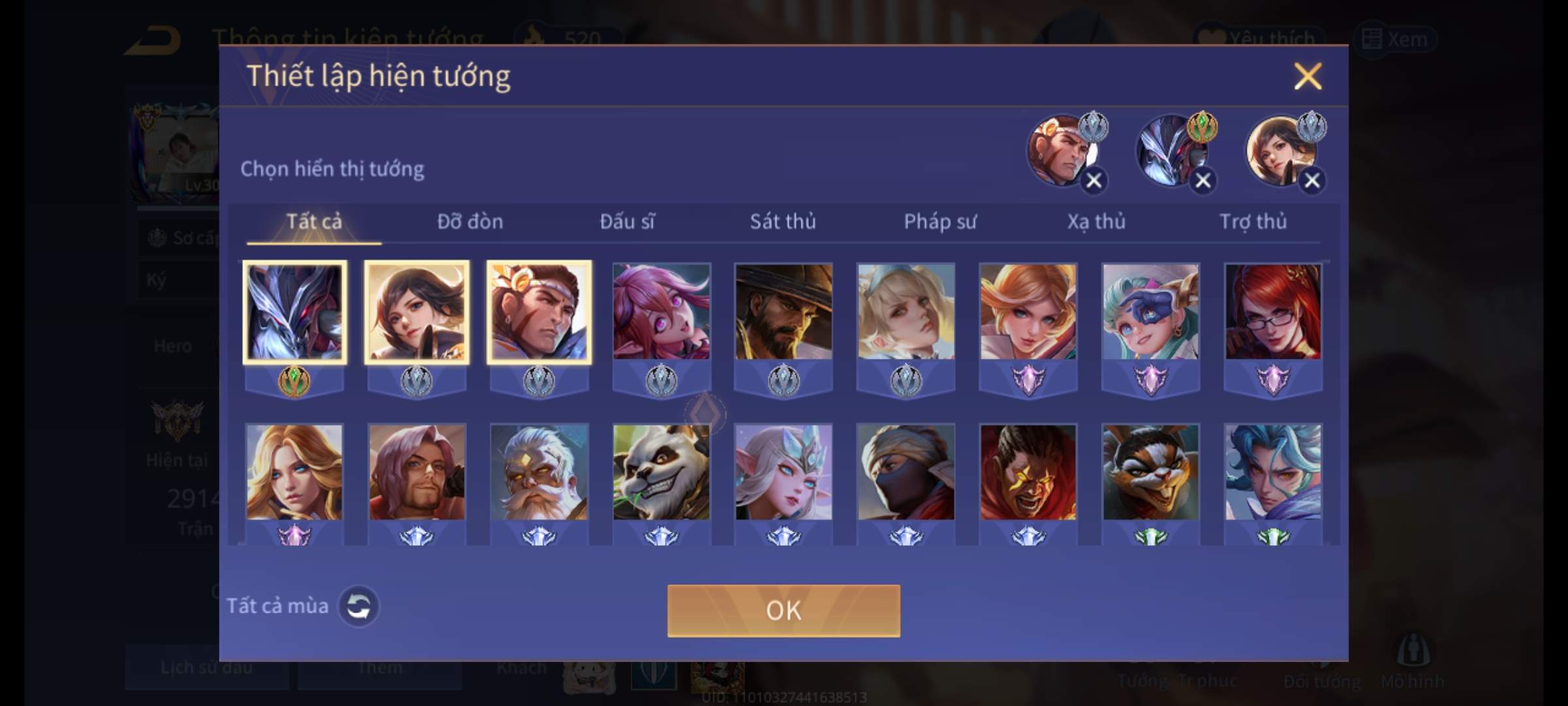Remove the headband warrior from selected heroes
This screenshot has height=706, width=1568.
point(1094,180)
